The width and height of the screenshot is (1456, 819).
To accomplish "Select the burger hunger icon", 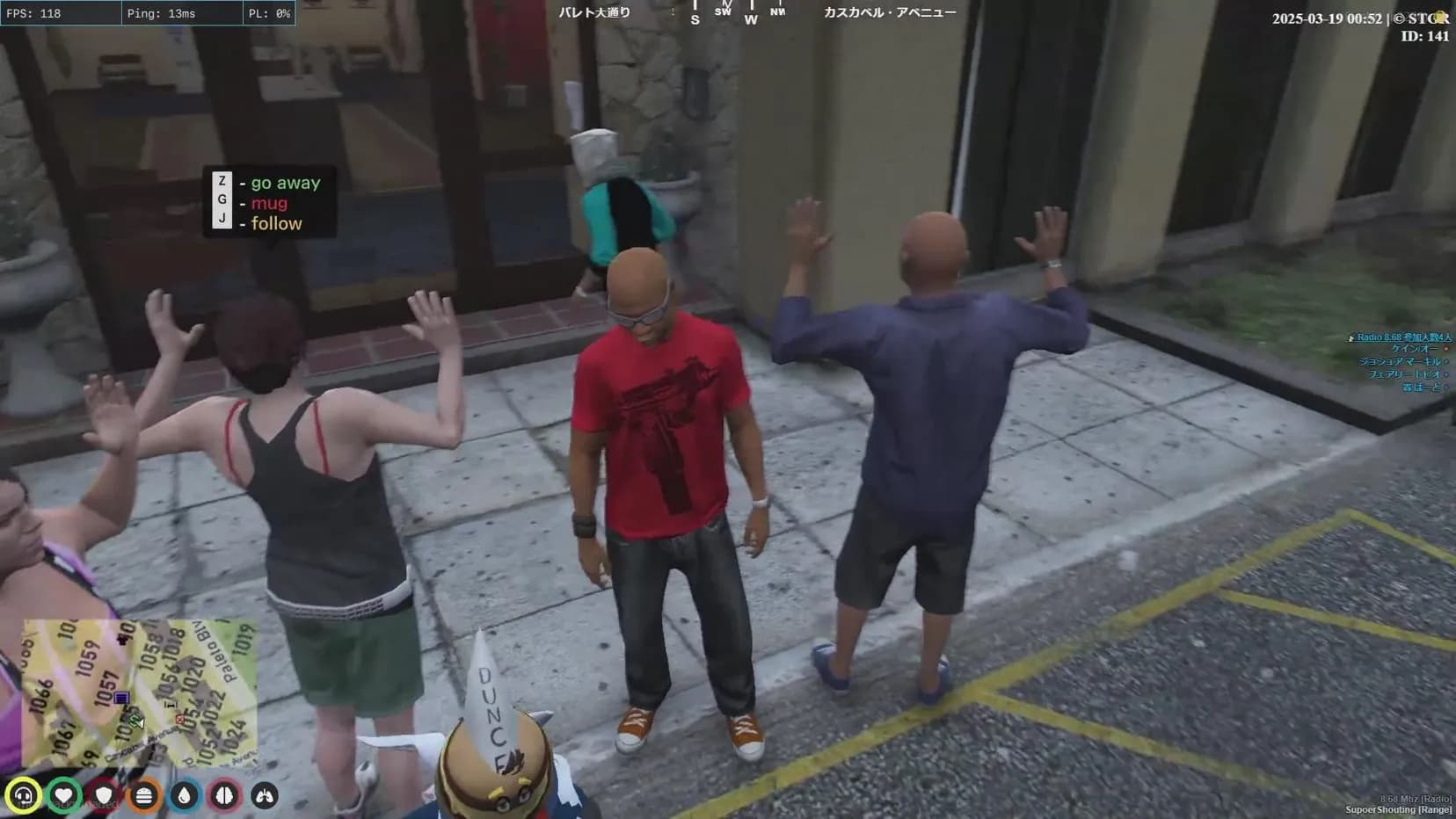I will click(144, 796).
